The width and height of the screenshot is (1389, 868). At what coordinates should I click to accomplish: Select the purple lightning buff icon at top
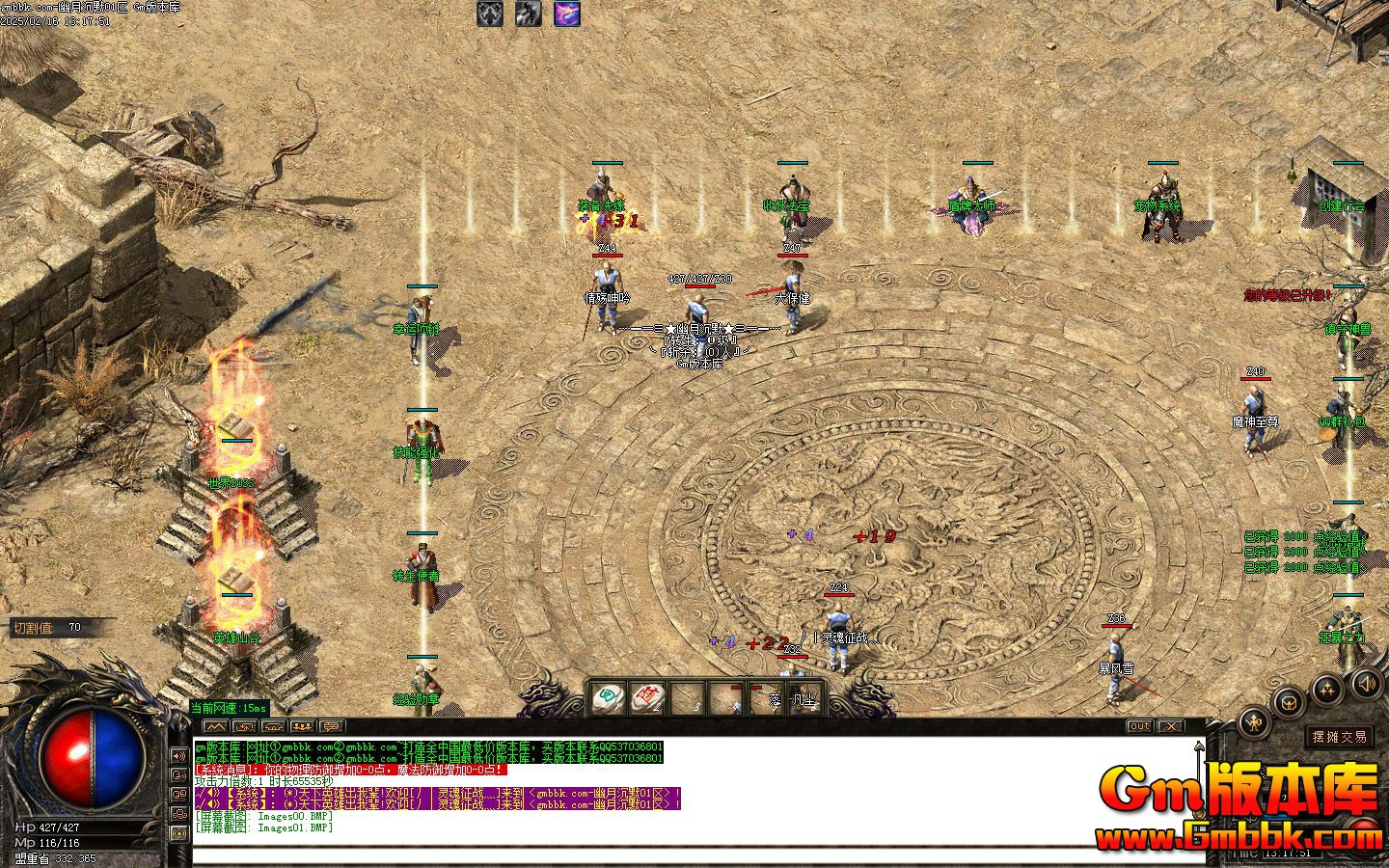[566, 14]
